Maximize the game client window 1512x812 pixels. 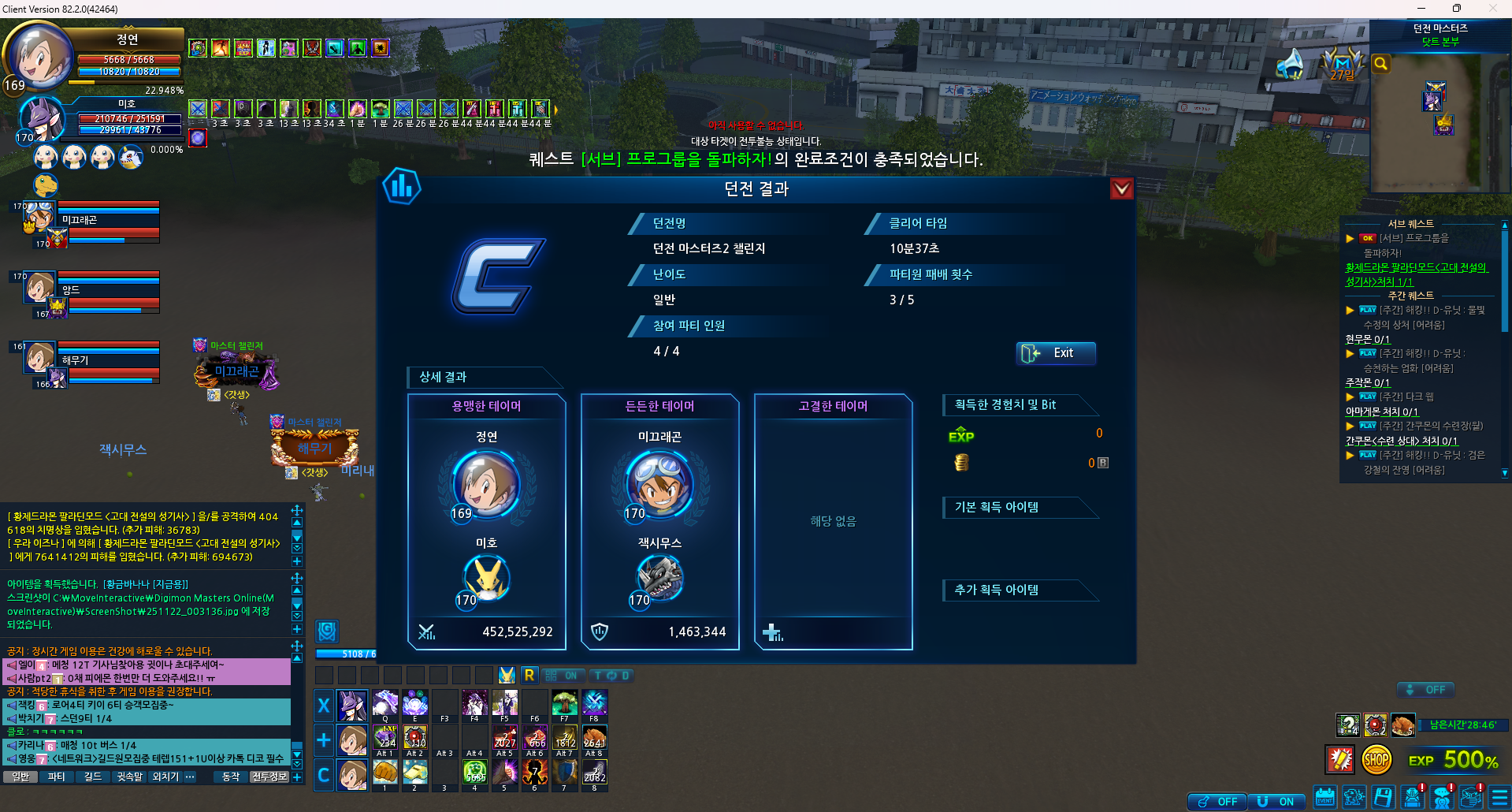tap(1456, 9)
